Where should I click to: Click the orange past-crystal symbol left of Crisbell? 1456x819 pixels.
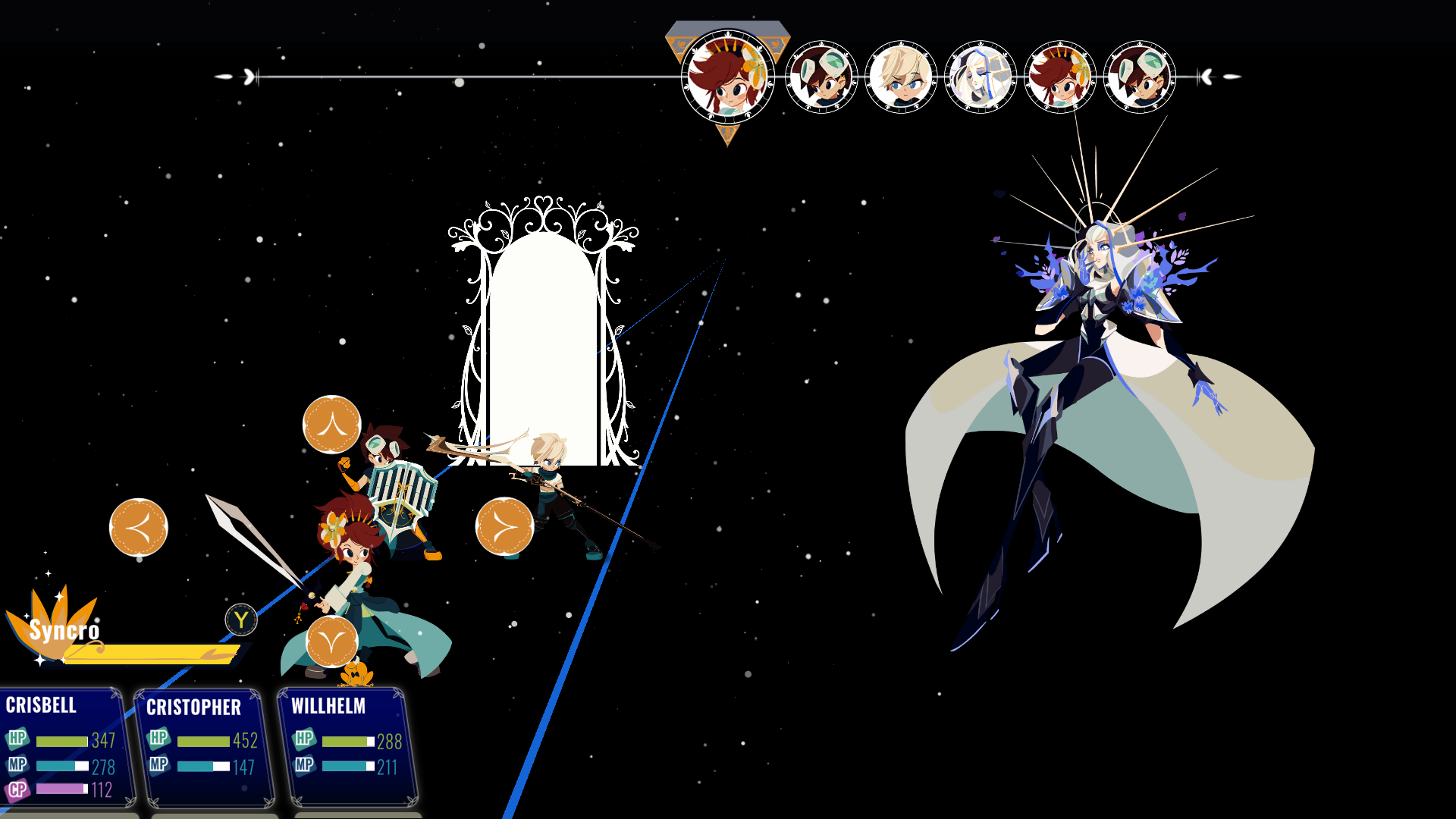pyautogui.click(x=139, y=528)
